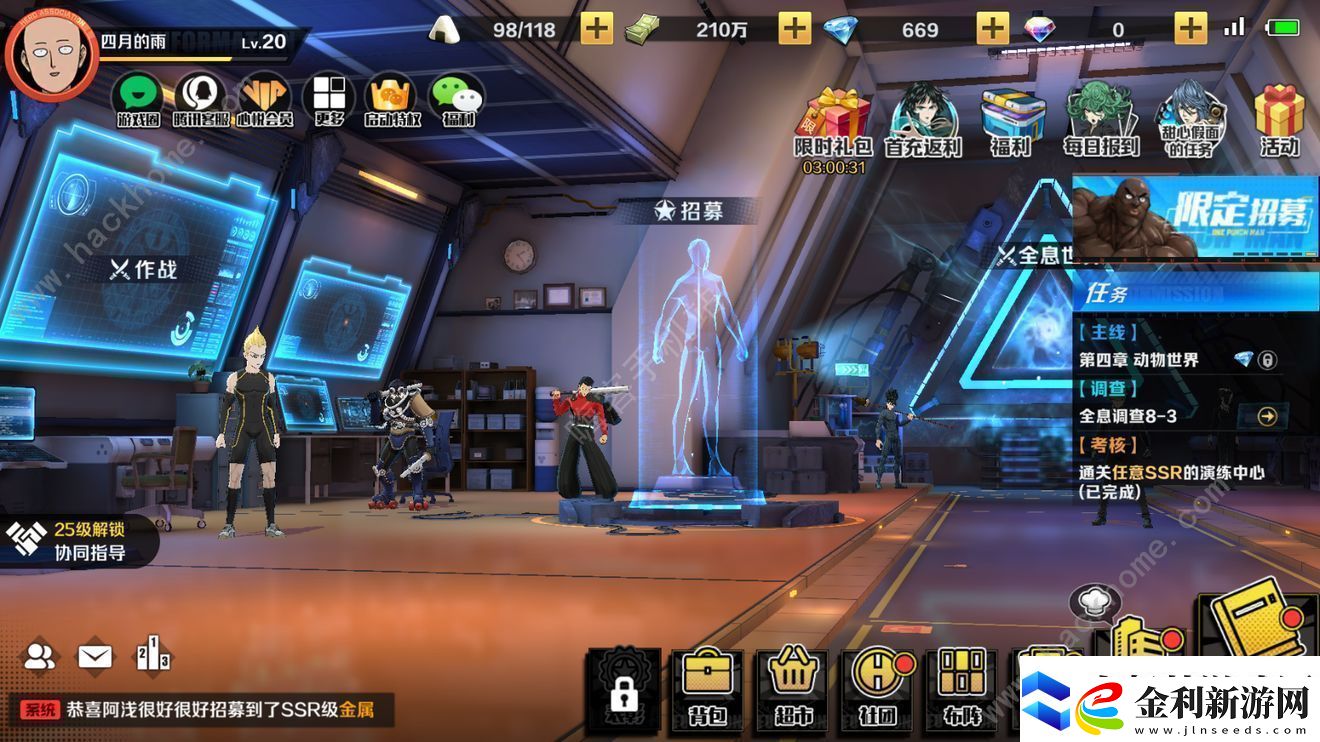Open the 招募 recruitment screen
The width and height of the screenshot is (1320, 742).
point(688,211)
